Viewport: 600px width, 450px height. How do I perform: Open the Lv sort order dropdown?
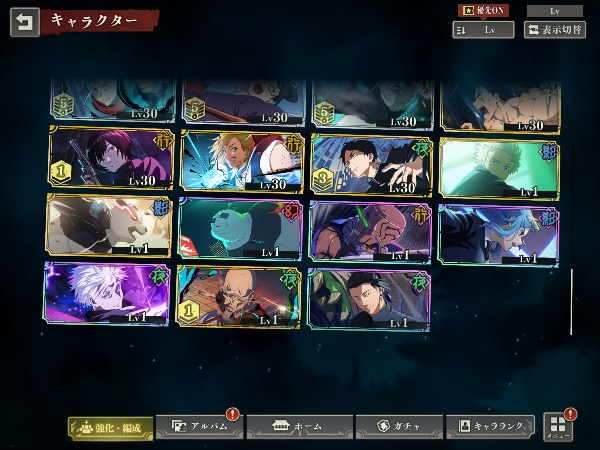[x=483, y=30]
